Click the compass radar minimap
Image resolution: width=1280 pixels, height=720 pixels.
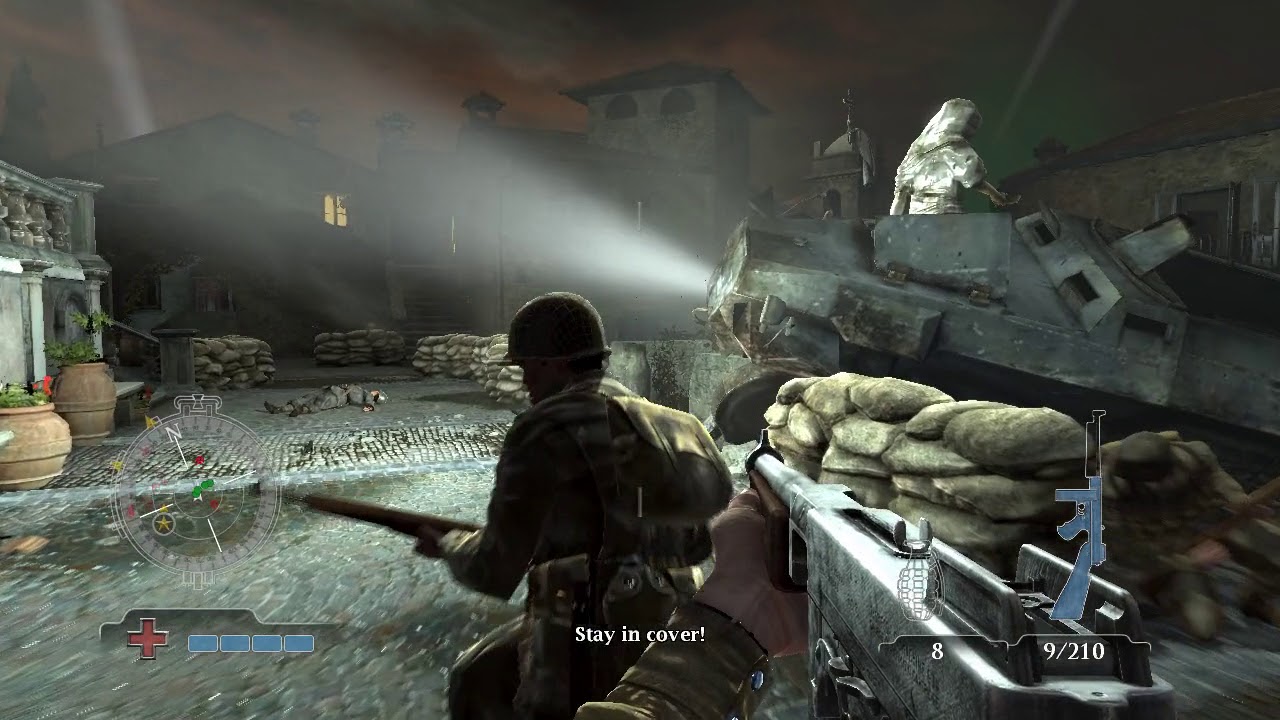[196, 491]
